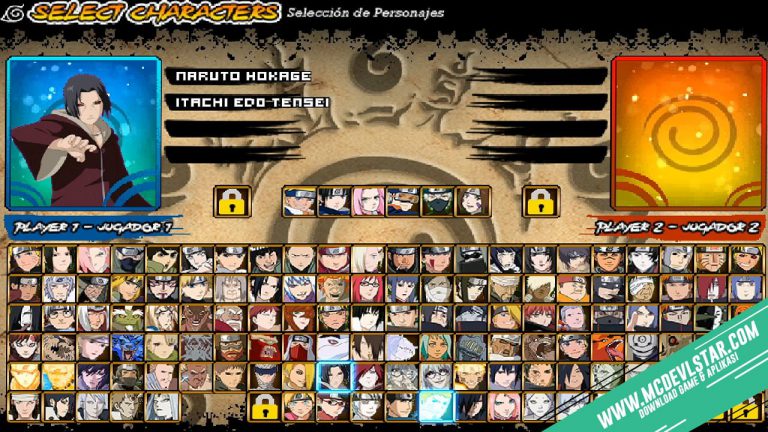This screenshot has height=432, width=768.
Task: Select the Naruto Hokage team slot
Action: [x=243, y=76]
